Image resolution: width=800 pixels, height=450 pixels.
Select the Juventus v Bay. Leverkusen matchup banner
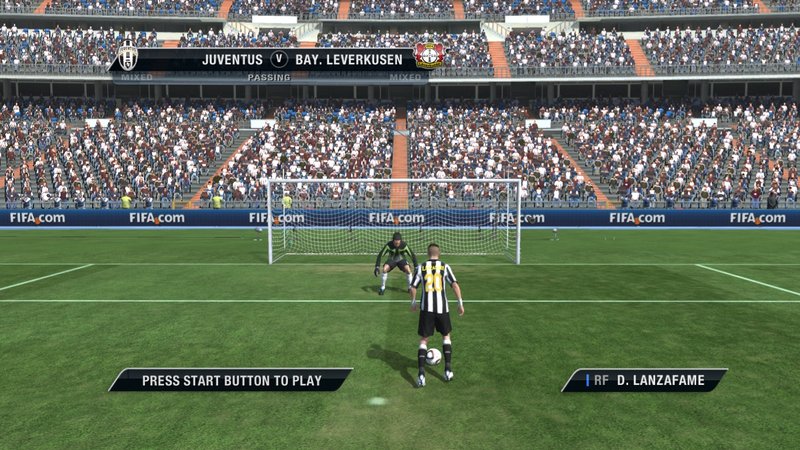pos(278,59)
